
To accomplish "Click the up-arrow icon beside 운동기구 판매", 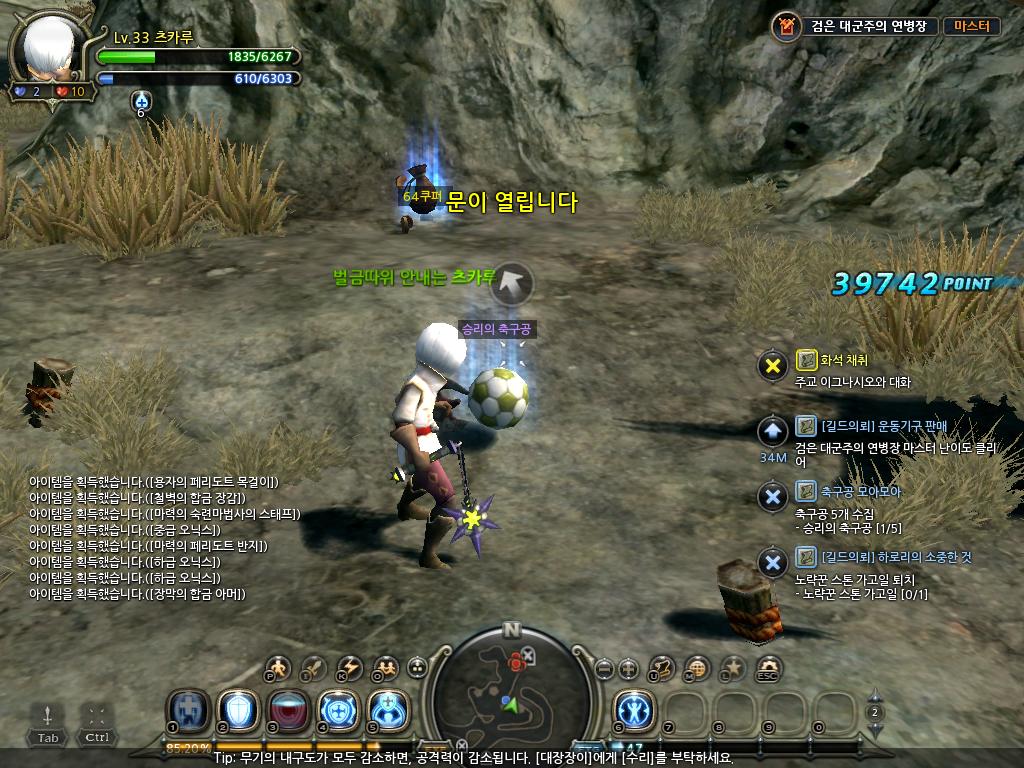I will coord(772,432).
